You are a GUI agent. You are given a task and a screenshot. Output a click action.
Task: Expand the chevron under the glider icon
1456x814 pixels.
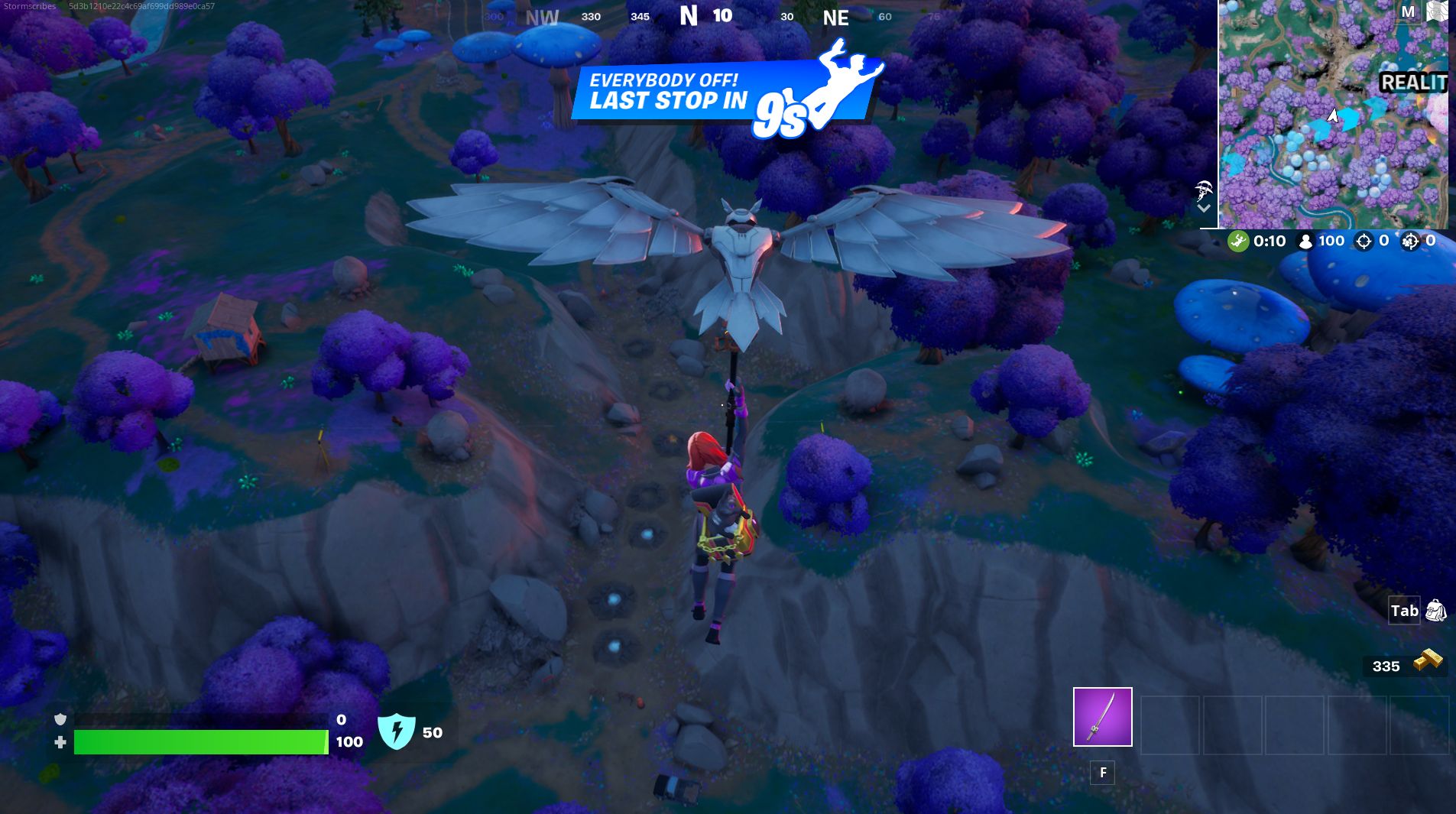point(1205,209)
